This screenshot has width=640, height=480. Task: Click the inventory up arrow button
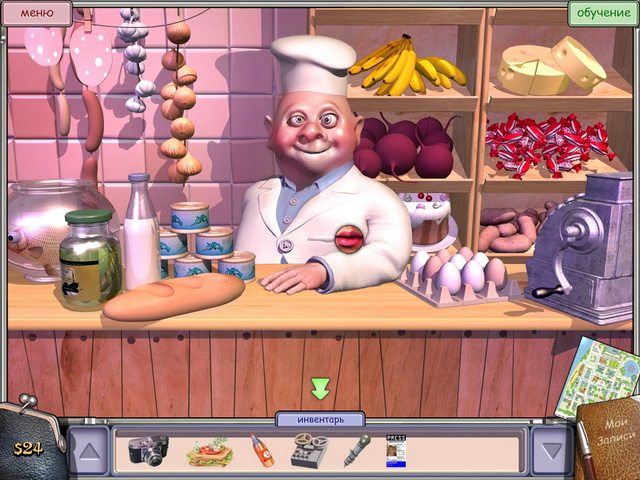click(89, 450)
